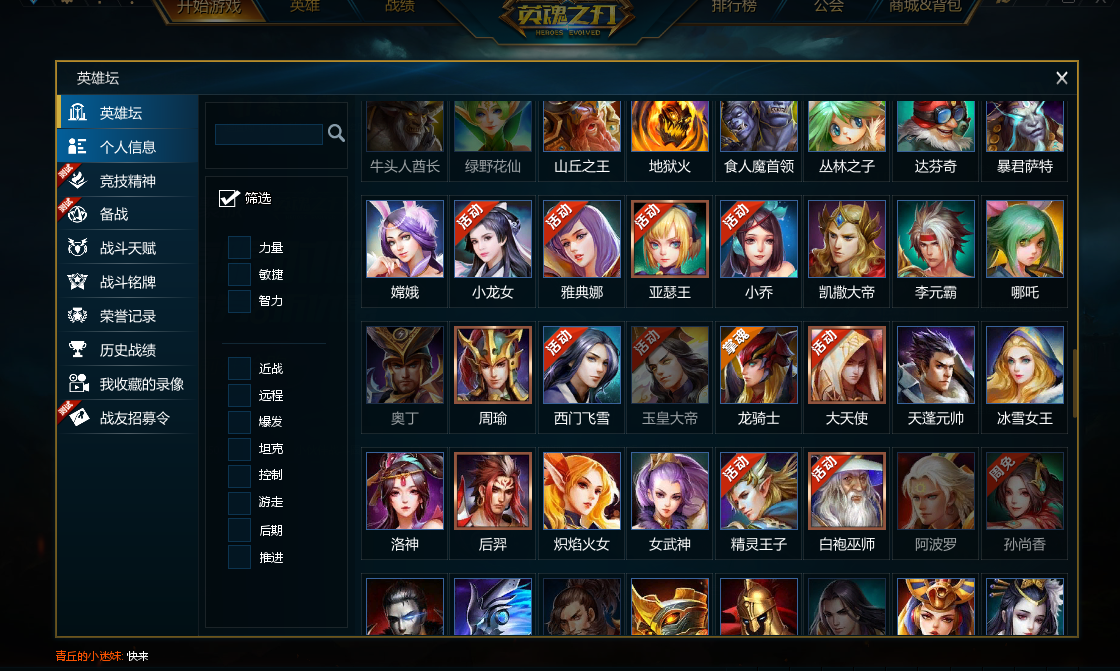Viewport: 1120px width, 671px height.
Task: Open the 个人信息 personal info section
Action: 127,147
